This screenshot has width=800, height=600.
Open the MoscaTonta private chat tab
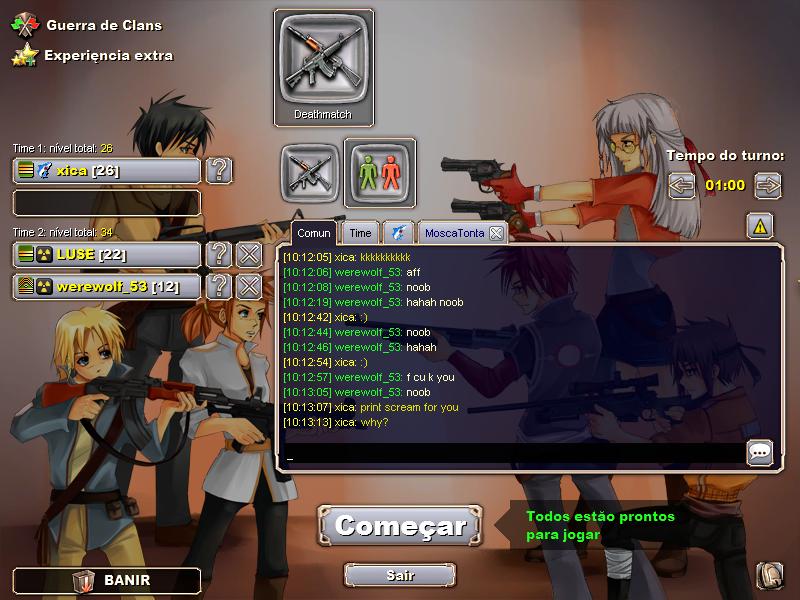coord(454,233)
